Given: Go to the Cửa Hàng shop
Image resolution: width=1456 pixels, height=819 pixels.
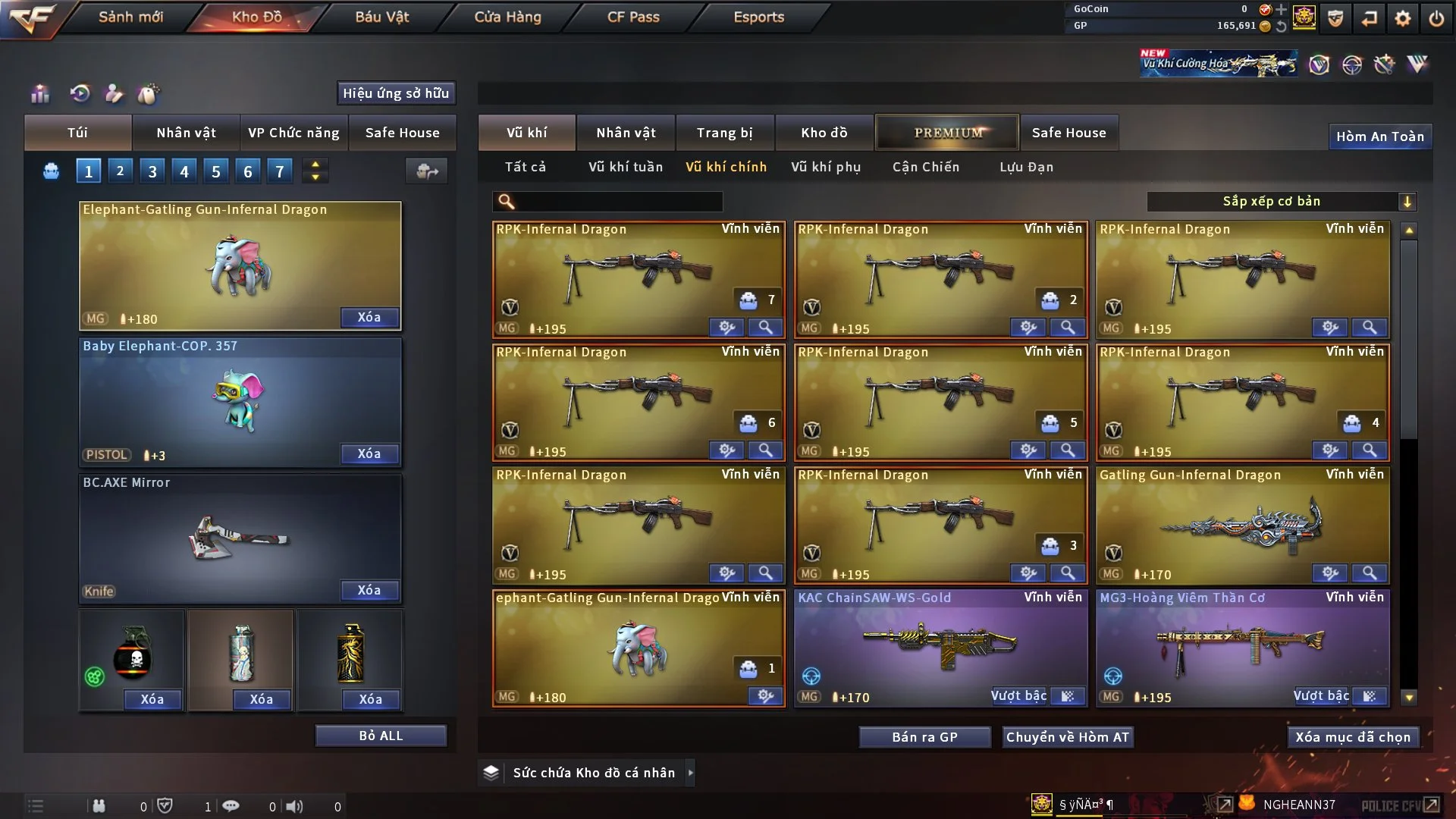Looking at the screenshot, I should point(507,17).
